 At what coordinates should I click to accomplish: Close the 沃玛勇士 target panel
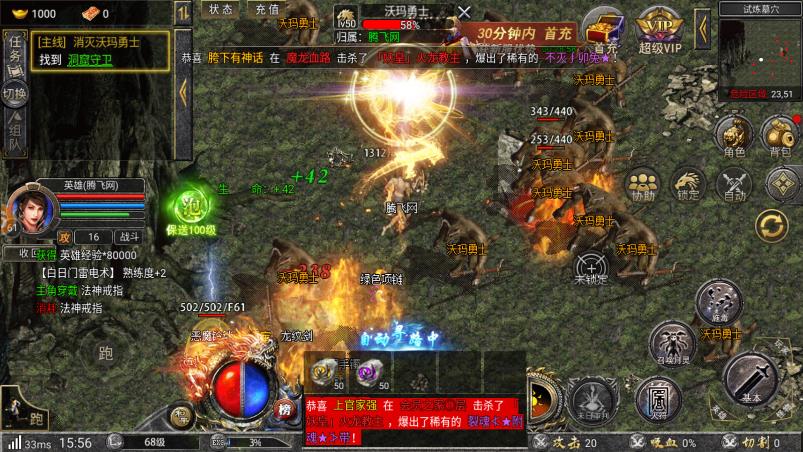[x=463, y=11]
